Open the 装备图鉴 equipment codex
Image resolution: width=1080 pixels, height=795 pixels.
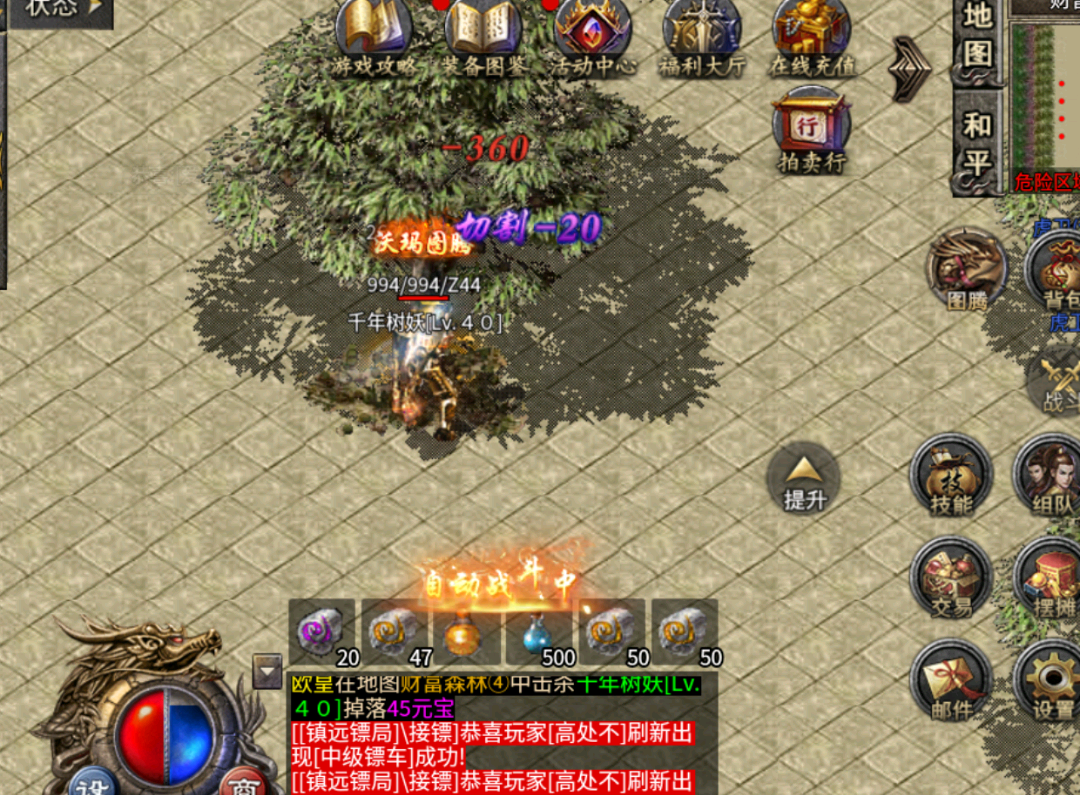pyautogui.click(x=483, y=35)
